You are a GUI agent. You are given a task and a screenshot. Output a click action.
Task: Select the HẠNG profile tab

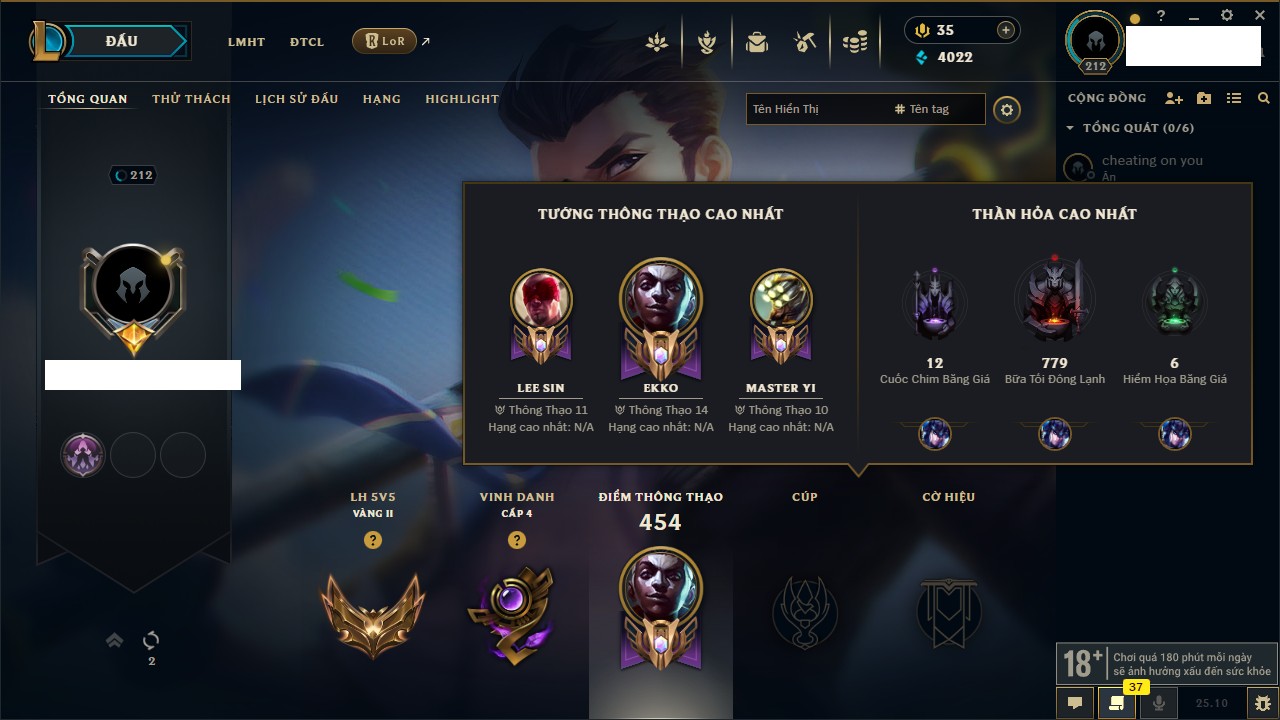click(x=381, y=99)
